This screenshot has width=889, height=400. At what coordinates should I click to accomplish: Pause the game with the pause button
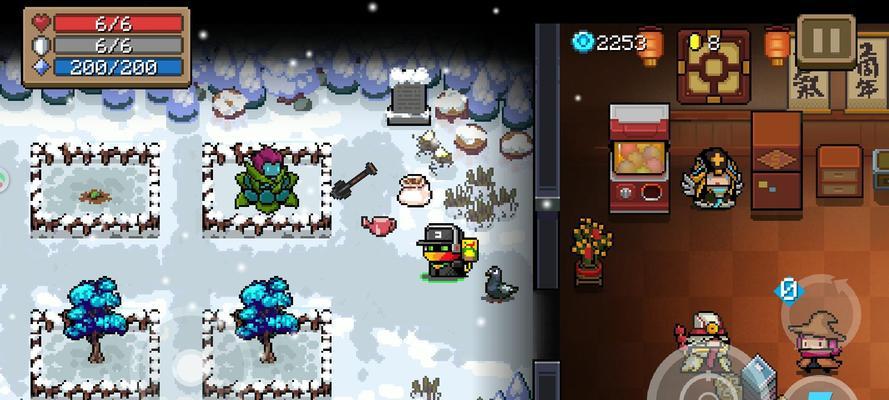tap(826, 41)
